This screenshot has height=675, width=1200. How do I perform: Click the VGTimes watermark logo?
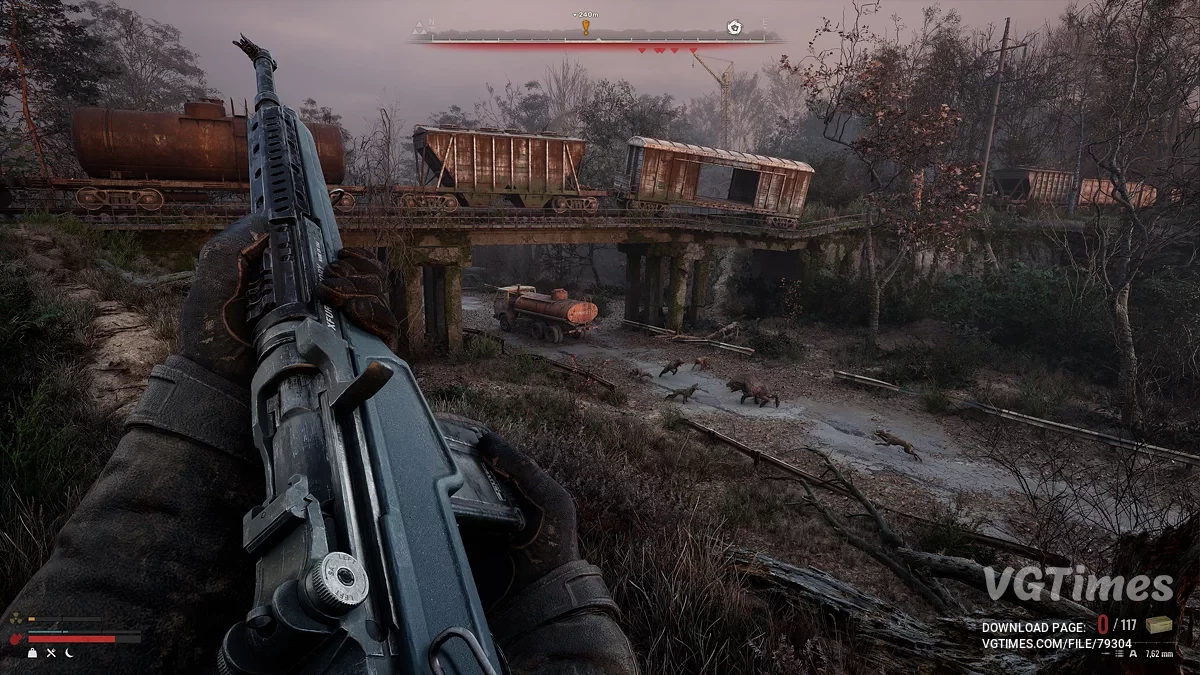pyautogui.click(x=1078, y=586)
